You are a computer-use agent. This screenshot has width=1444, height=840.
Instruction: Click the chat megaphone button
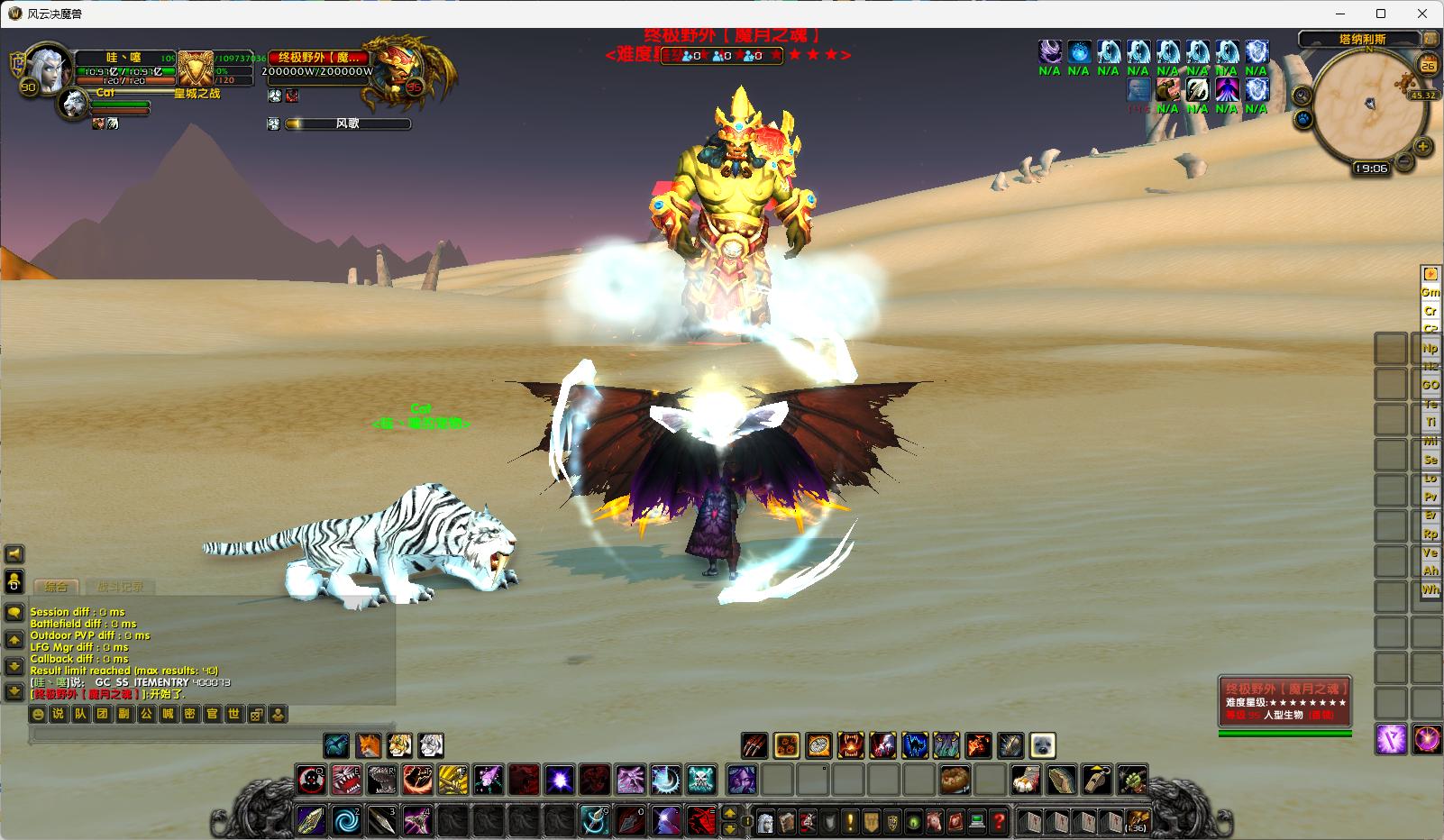click(x=14, y=554)
